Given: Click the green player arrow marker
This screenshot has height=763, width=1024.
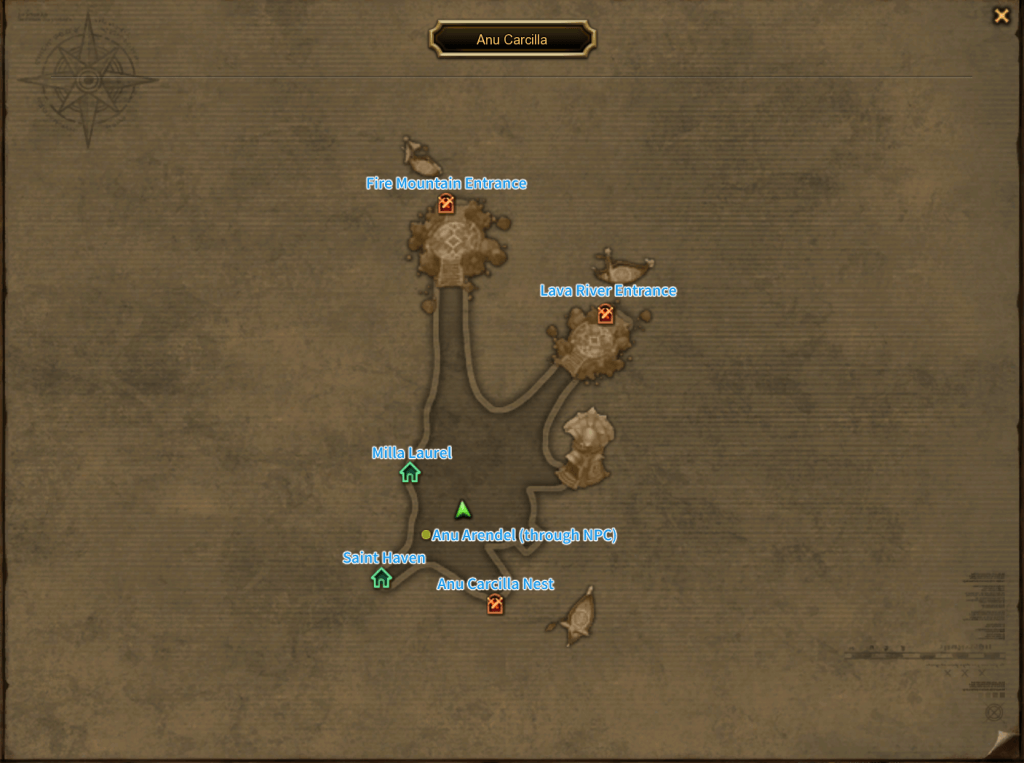Looking at the screenshot, I should (x=462, y=510).
